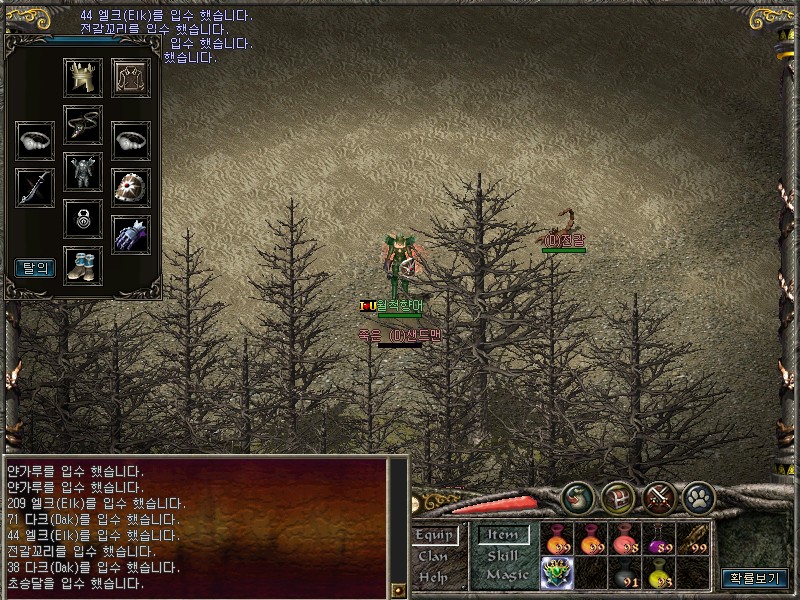
Task: Switch to the Skill tab
Action: (x=502, y=555)
